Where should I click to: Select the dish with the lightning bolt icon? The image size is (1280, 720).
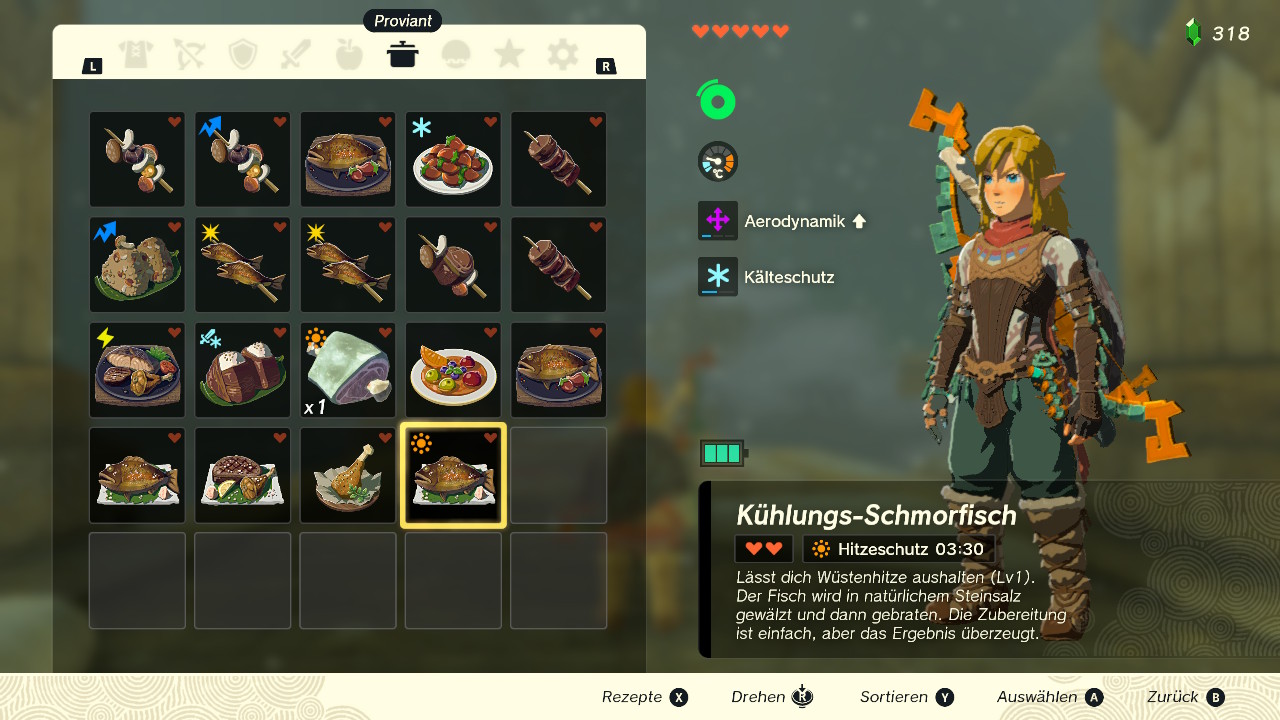pos(137,370)
